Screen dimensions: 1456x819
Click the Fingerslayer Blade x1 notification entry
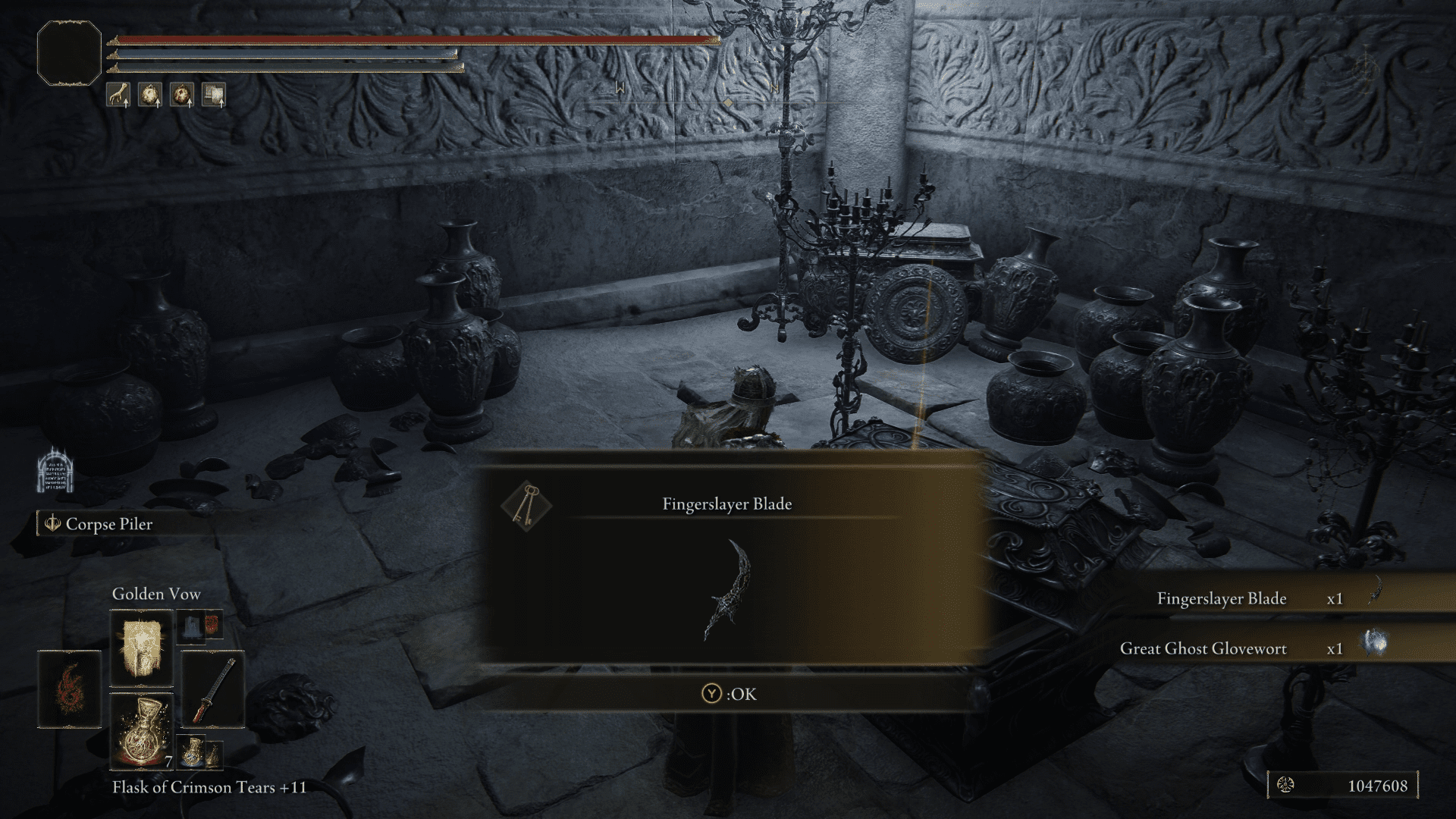click(1251, 598)
